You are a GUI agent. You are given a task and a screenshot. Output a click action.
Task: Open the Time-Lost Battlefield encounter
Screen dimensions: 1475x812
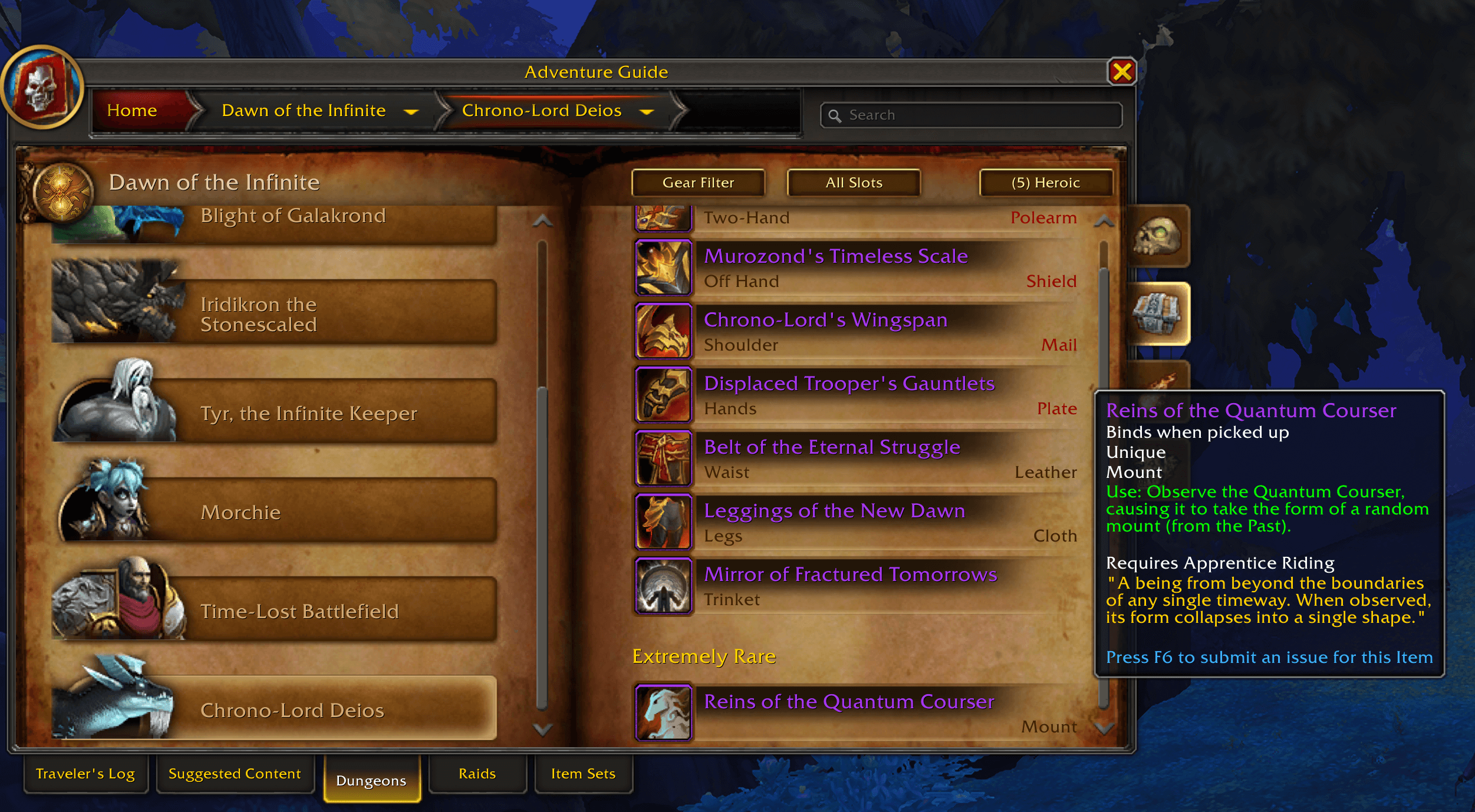[274, 610]
